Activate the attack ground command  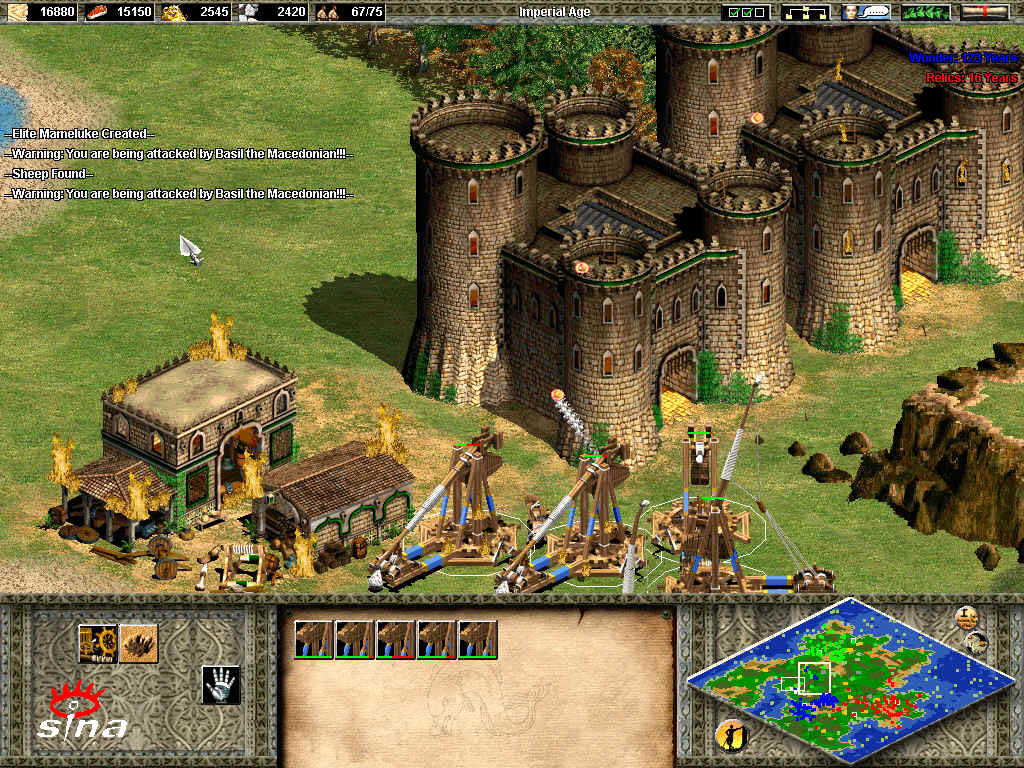pyautogui.click(x=139, y=643)
